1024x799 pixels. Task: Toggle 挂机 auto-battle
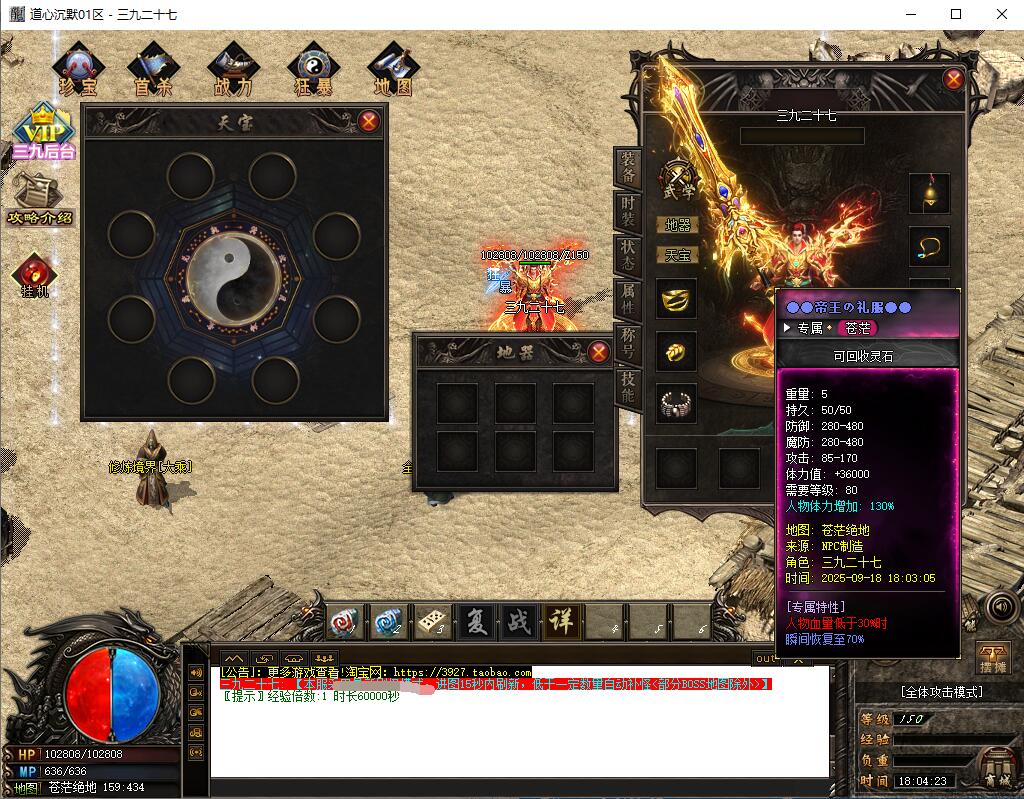click(35, 277)
